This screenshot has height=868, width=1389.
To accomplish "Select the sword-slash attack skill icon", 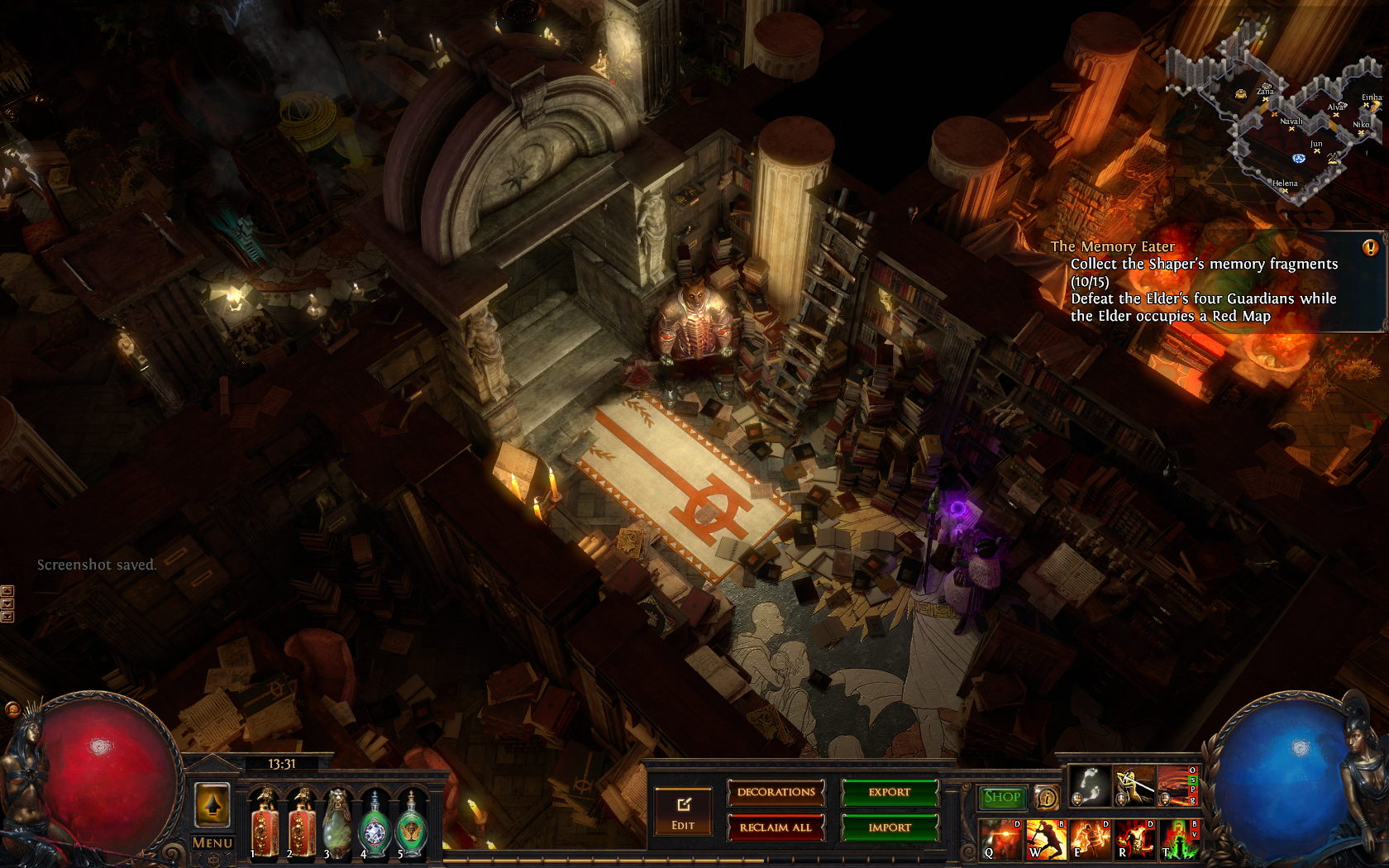I will tap(1134, 785).
